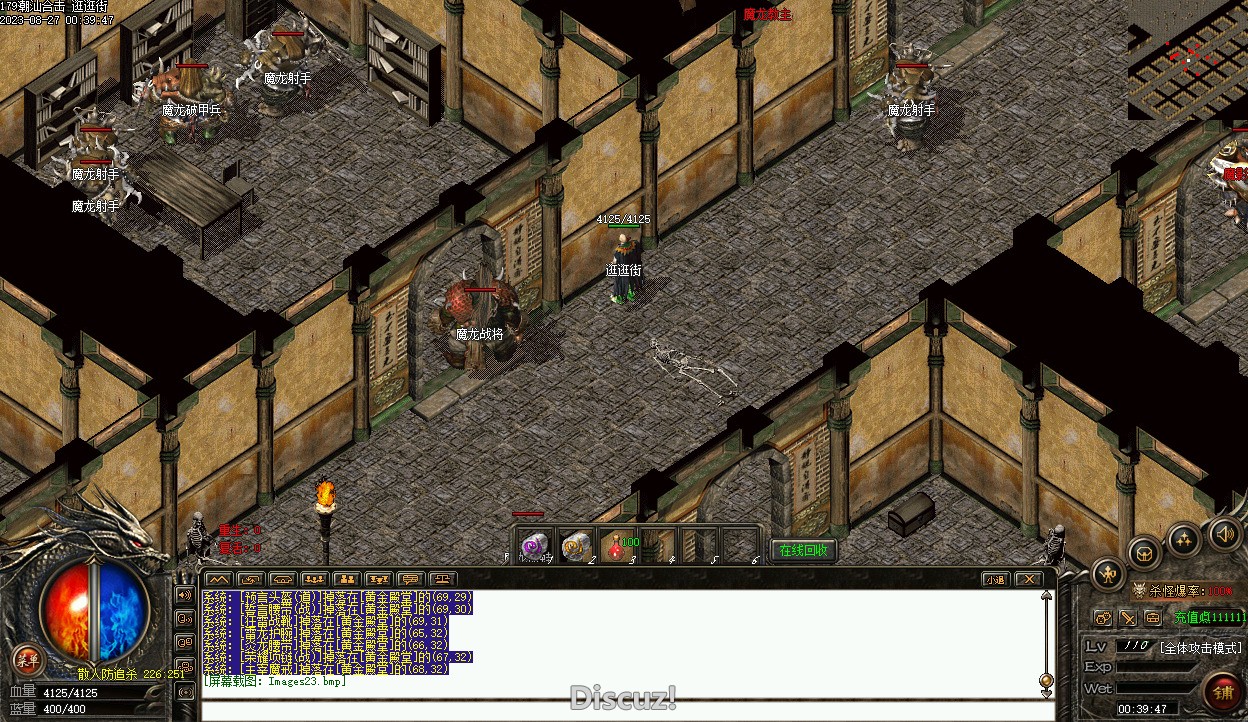
Task: Open the bag box round icon
Action: click(x=1145, y=553)
